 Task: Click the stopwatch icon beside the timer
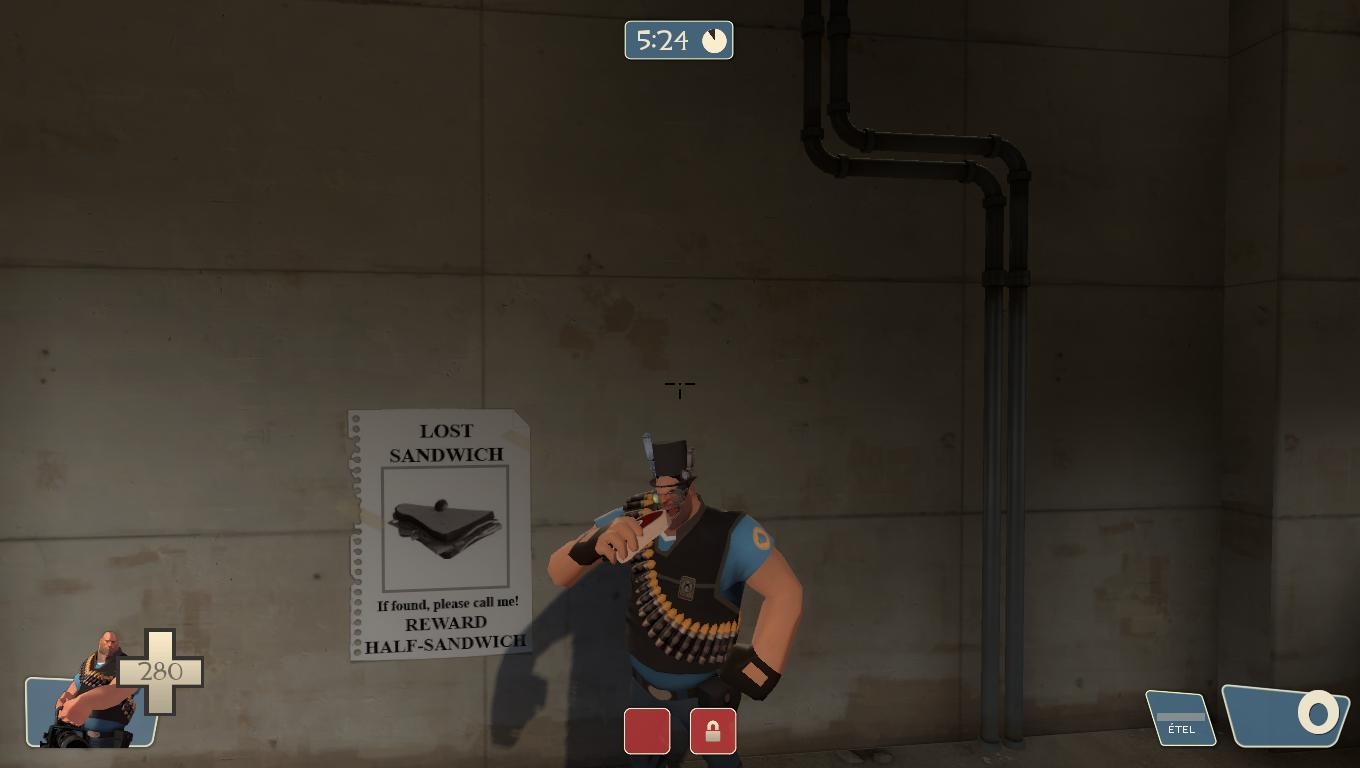(x=713, y=40)
